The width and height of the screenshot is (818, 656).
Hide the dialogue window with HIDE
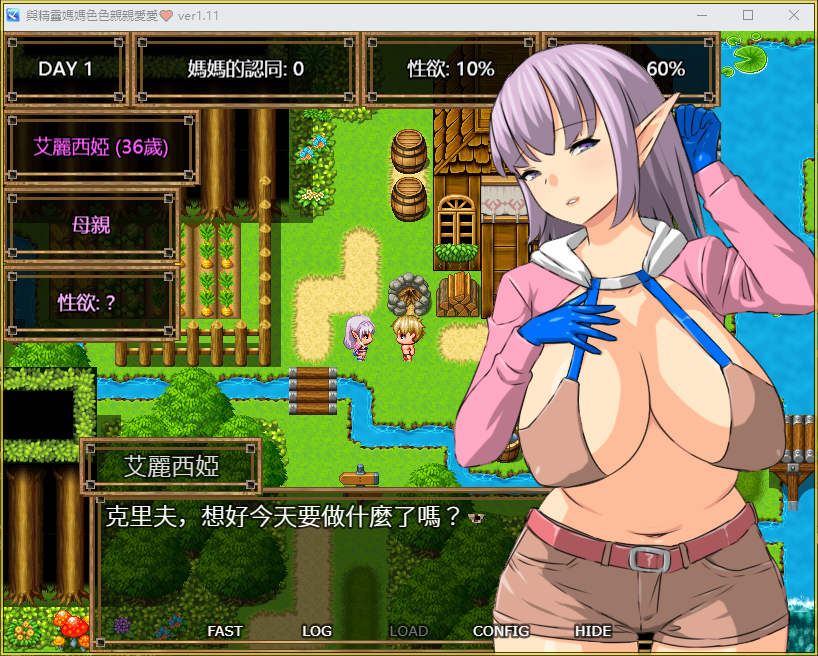point(593,631)
